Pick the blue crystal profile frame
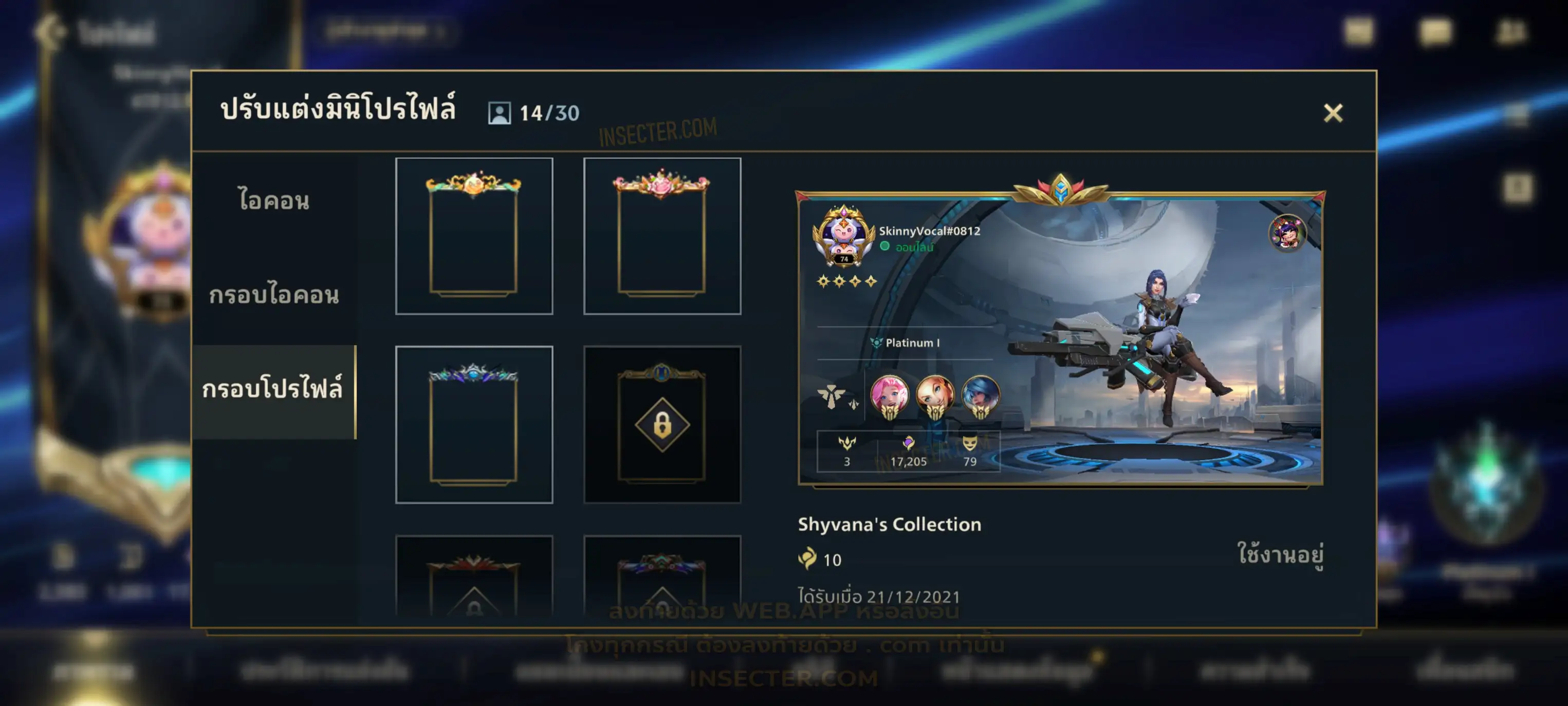Image resolution: width=1568 pixels, height=706 pixels. (473, 425)
